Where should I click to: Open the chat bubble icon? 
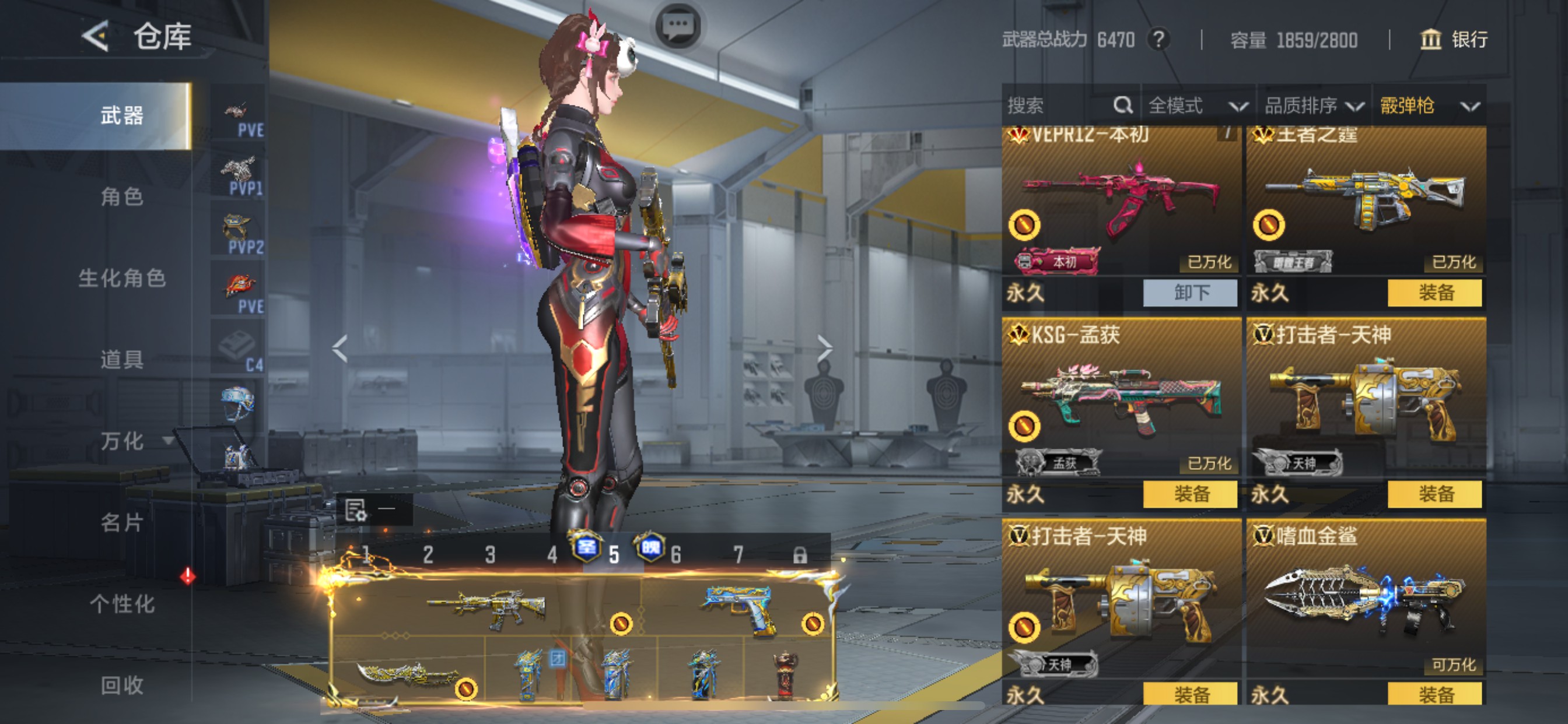point(678,26)
